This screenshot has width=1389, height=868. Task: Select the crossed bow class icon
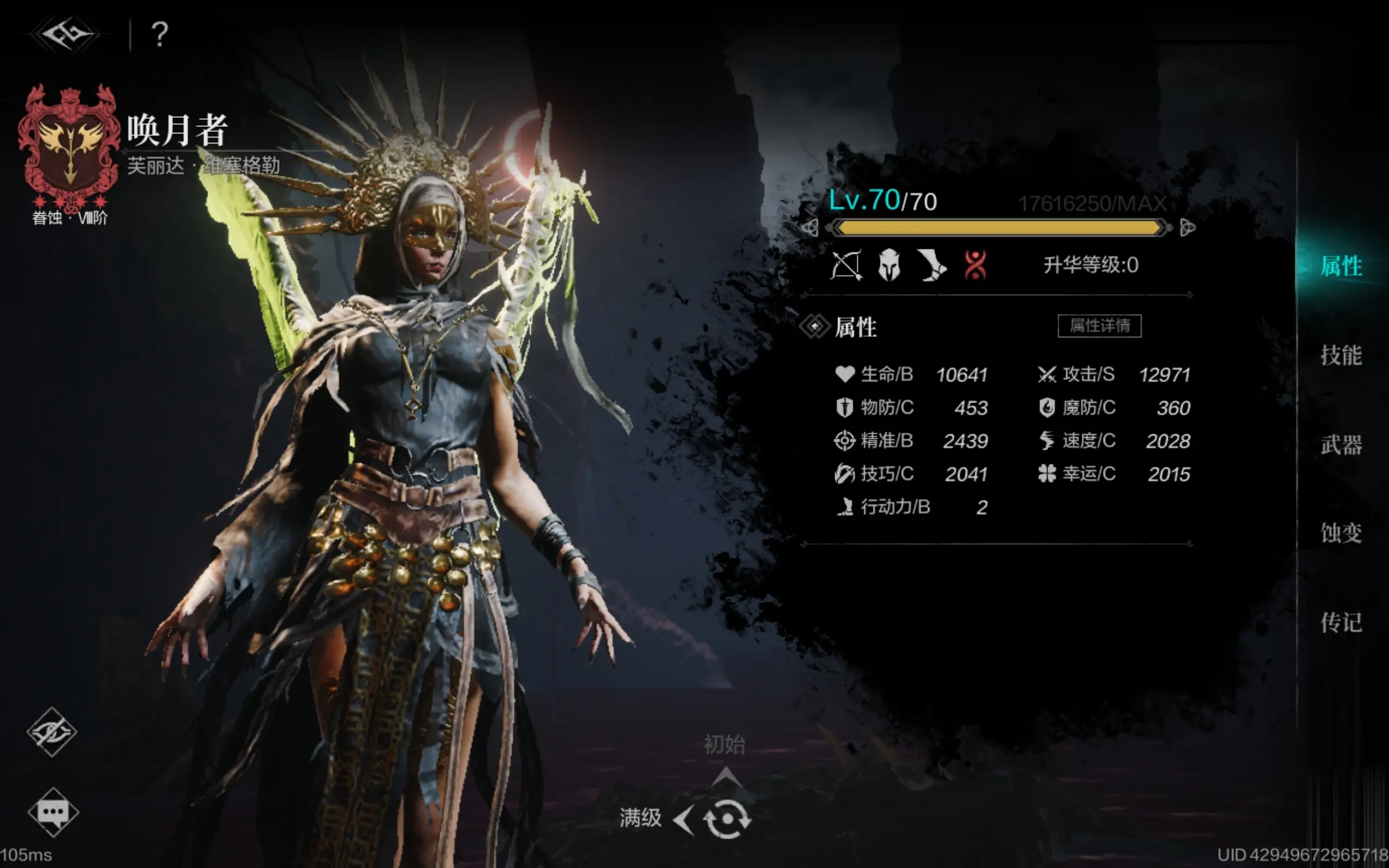click(846, 266)
